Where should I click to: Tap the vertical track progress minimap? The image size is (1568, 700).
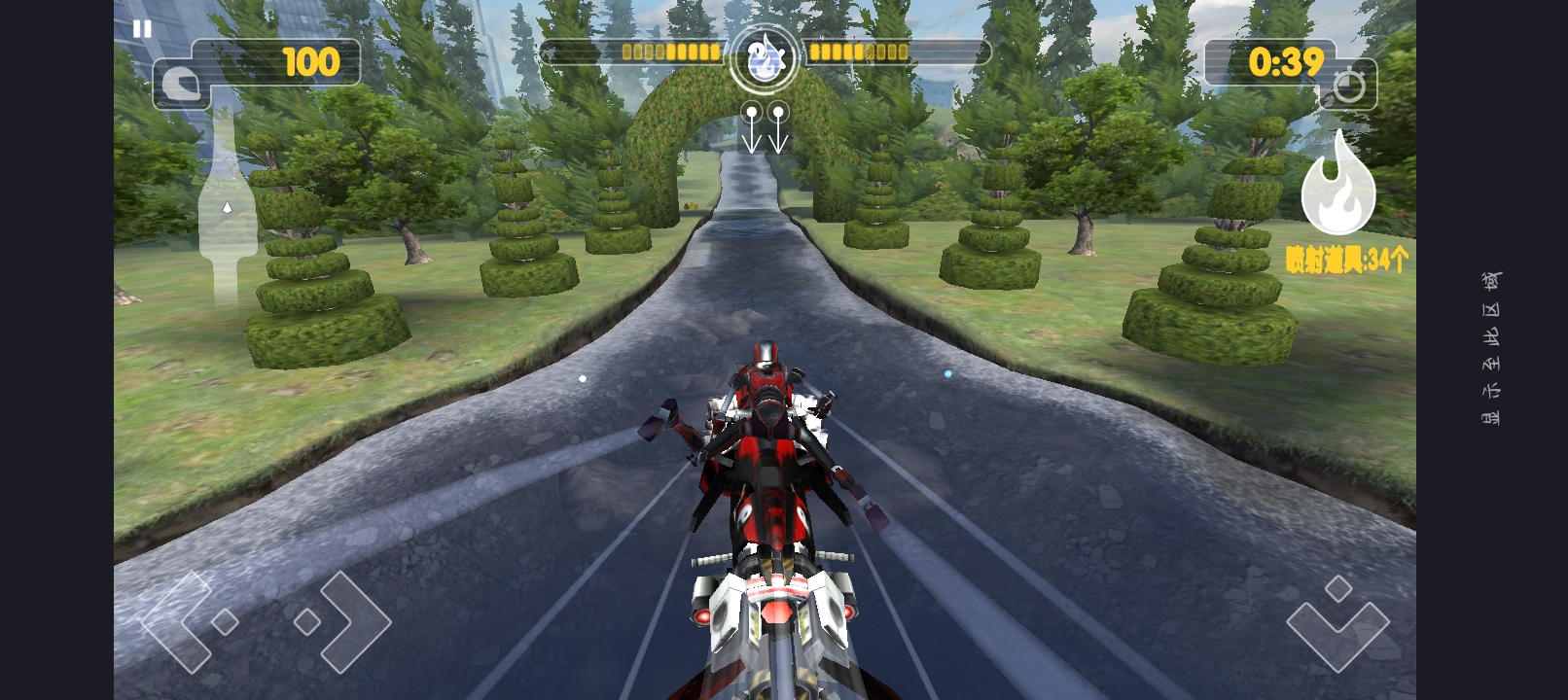[227, 209]
